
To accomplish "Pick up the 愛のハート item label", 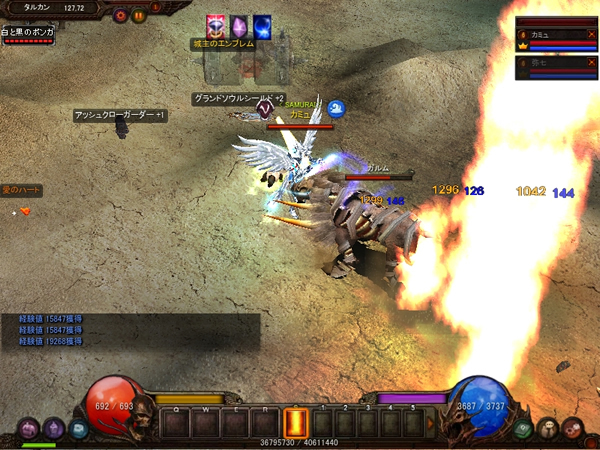I will point(21,189).
